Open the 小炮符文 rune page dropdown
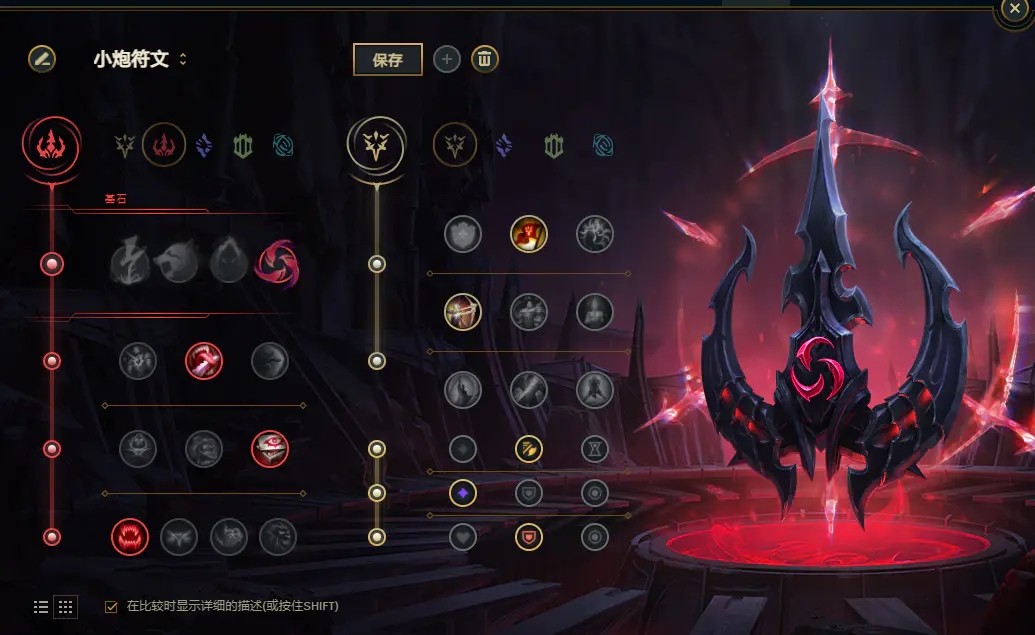The image size is (1035, 635). [x=141, y=60]
